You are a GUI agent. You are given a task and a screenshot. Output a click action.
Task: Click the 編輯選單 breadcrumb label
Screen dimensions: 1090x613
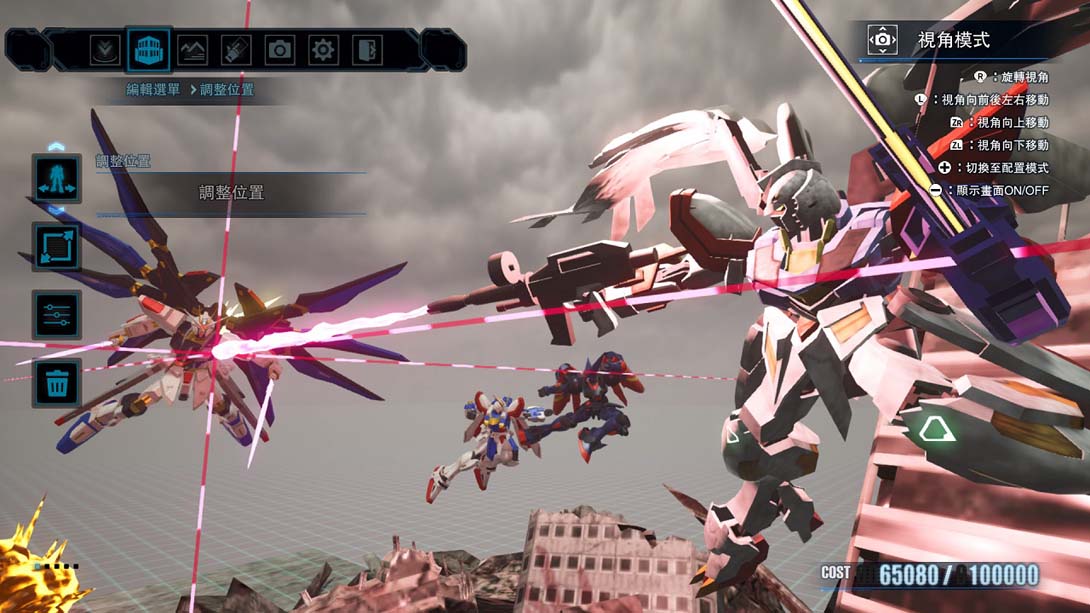pyautogui.click(x=153, y=90)
